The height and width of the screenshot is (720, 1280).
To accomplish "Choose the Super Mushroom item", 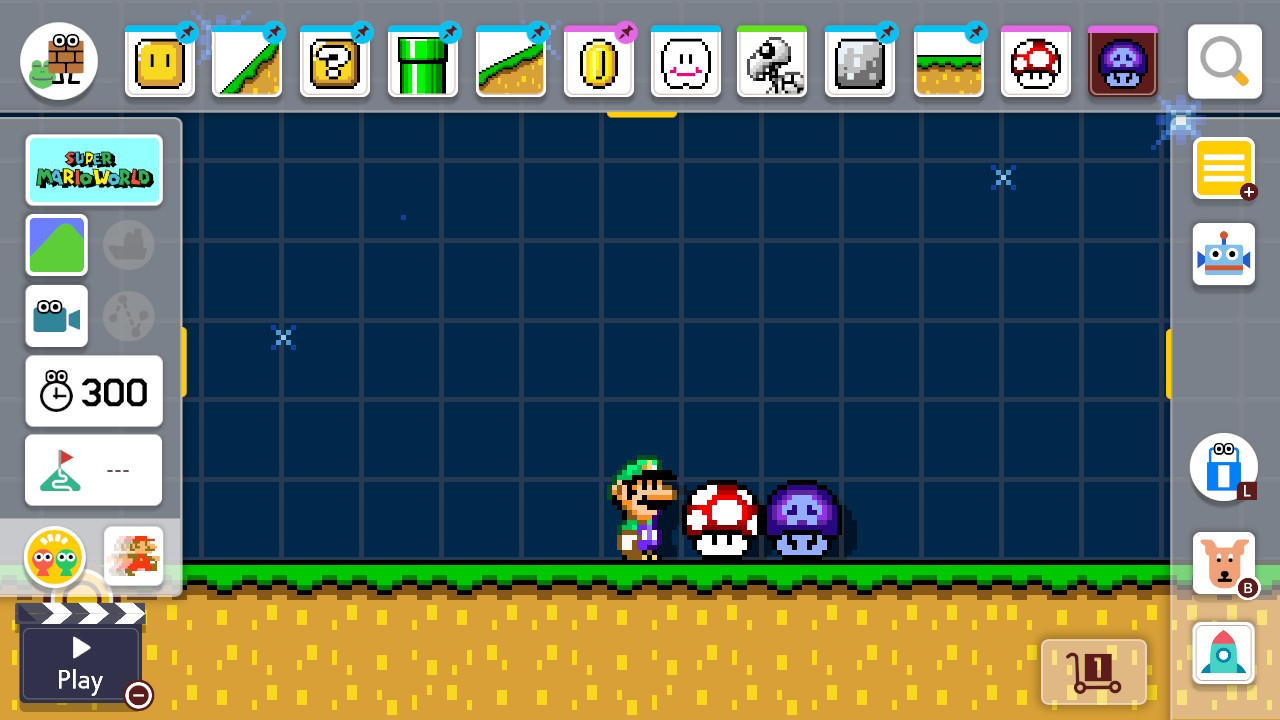I will tap(1036, 61).
